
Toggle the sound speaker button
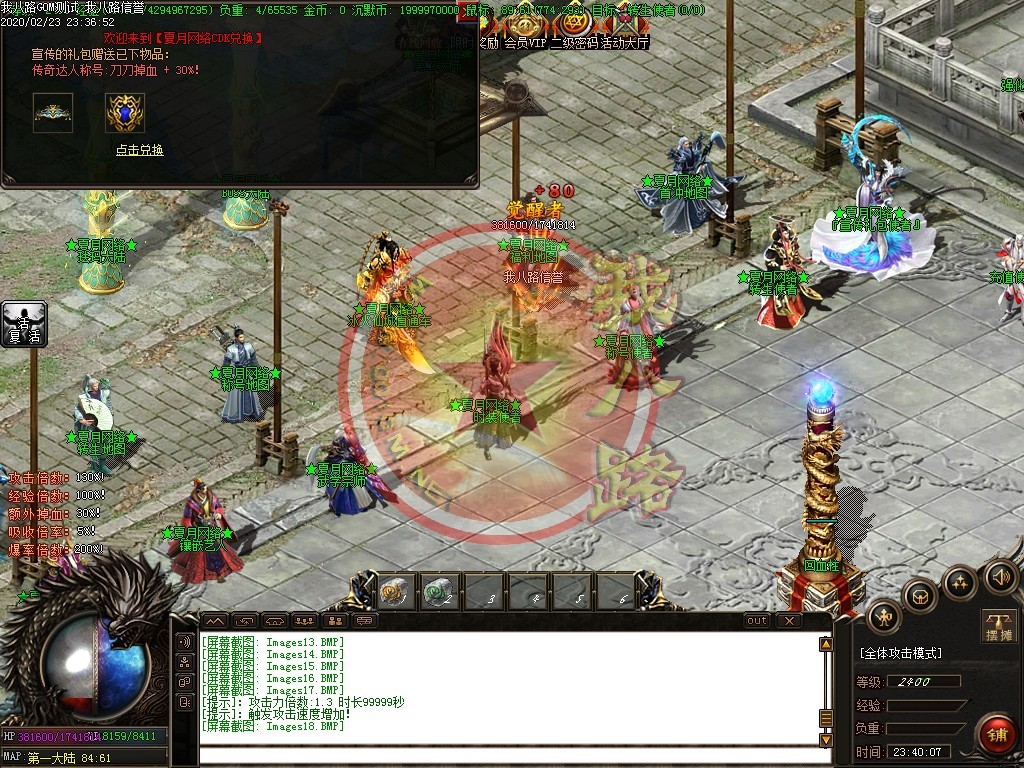tap(999, 577)
